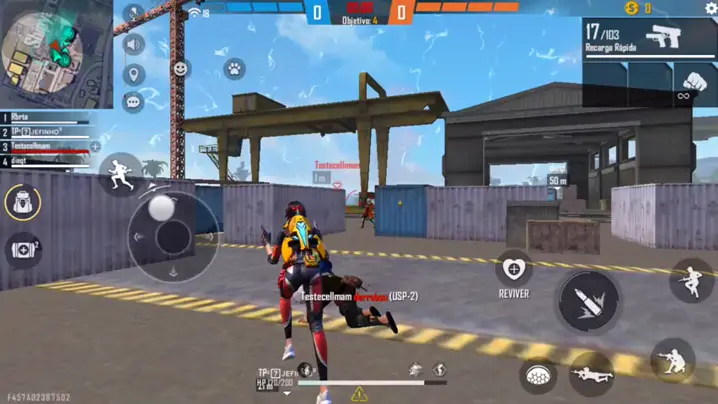Open the smiley emote menu
The width and height of the screenshot is (718, 404).
181,69
